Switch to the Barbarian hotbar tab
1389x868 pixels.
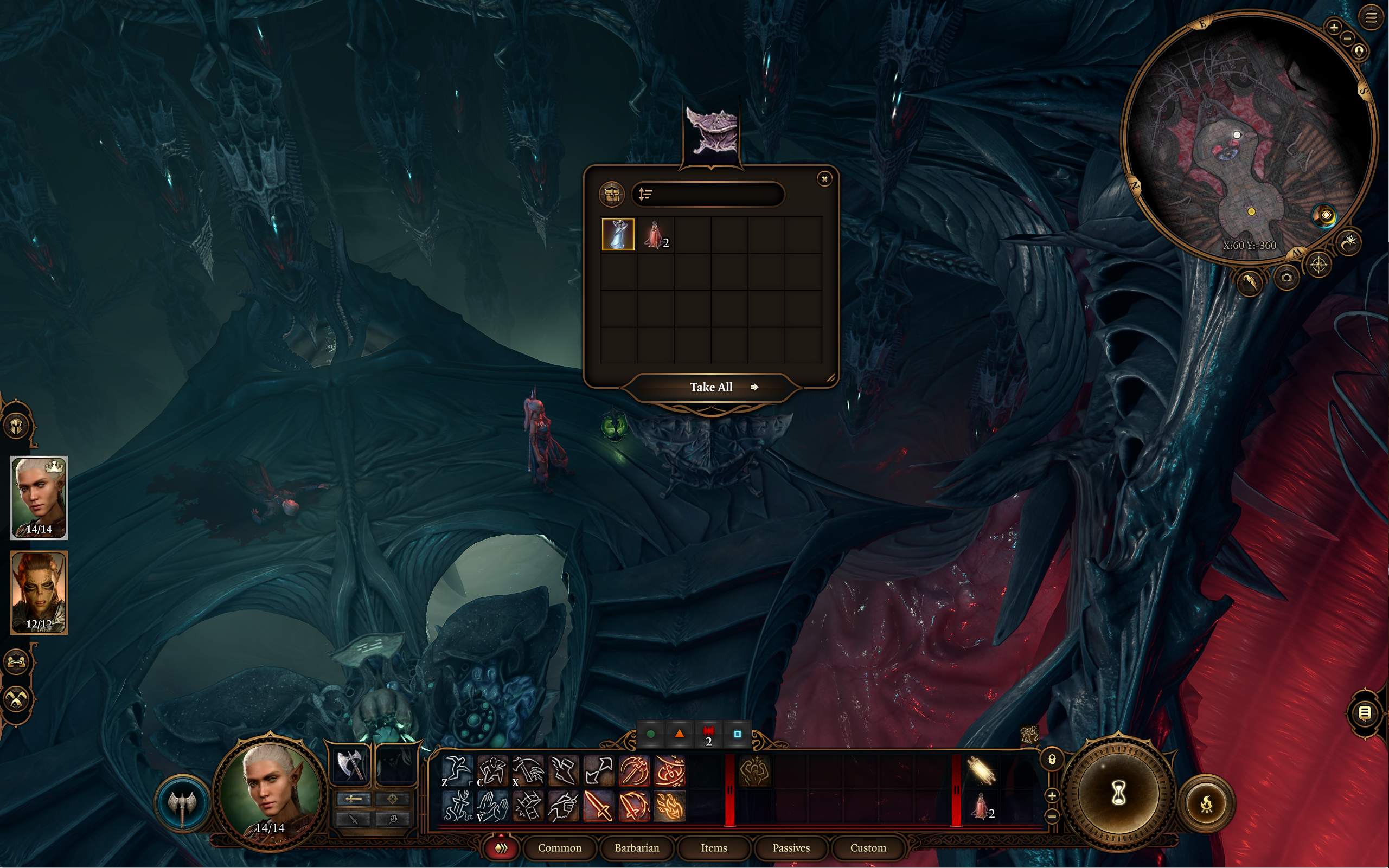pyautogui.click(x=636, y=848)
